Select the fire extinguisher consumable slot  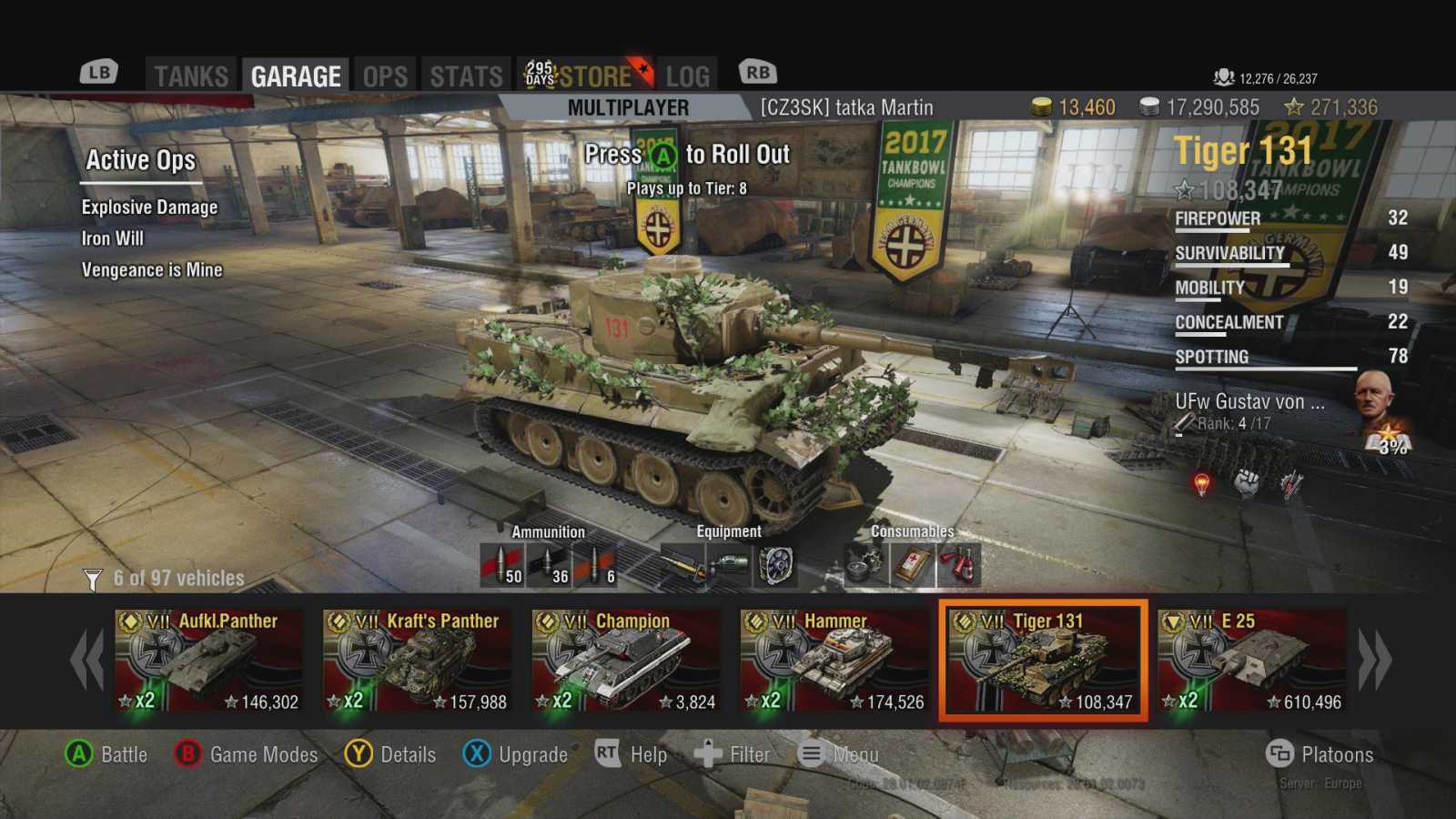pos(959,565)
